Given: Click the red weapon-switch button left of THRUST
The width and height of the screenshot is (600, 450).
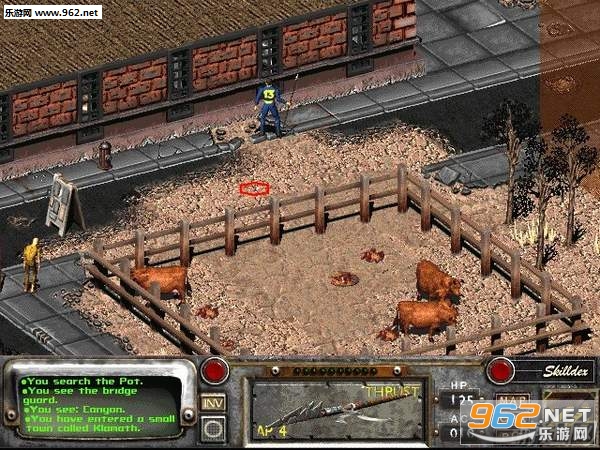Looking at the screenshot, I should click(x=213, y=371).
